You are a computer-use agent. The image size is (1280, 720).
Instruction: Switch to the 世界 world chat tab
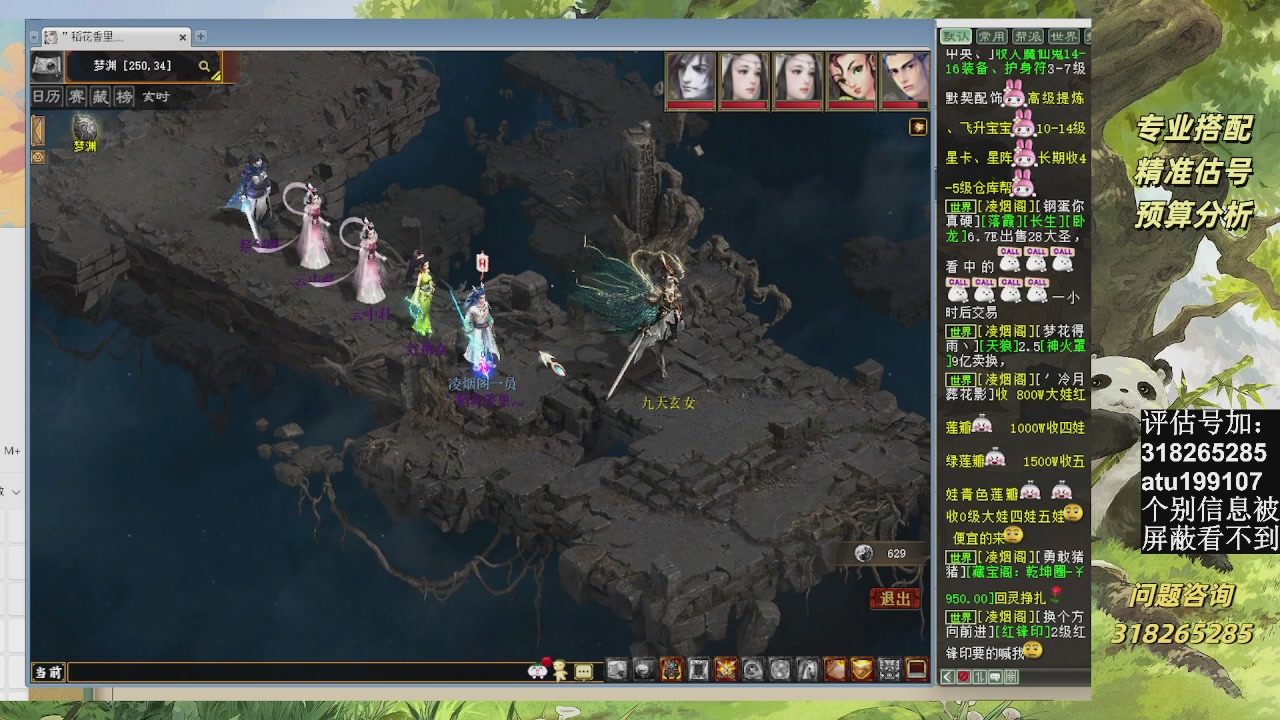pos(1063,37)
